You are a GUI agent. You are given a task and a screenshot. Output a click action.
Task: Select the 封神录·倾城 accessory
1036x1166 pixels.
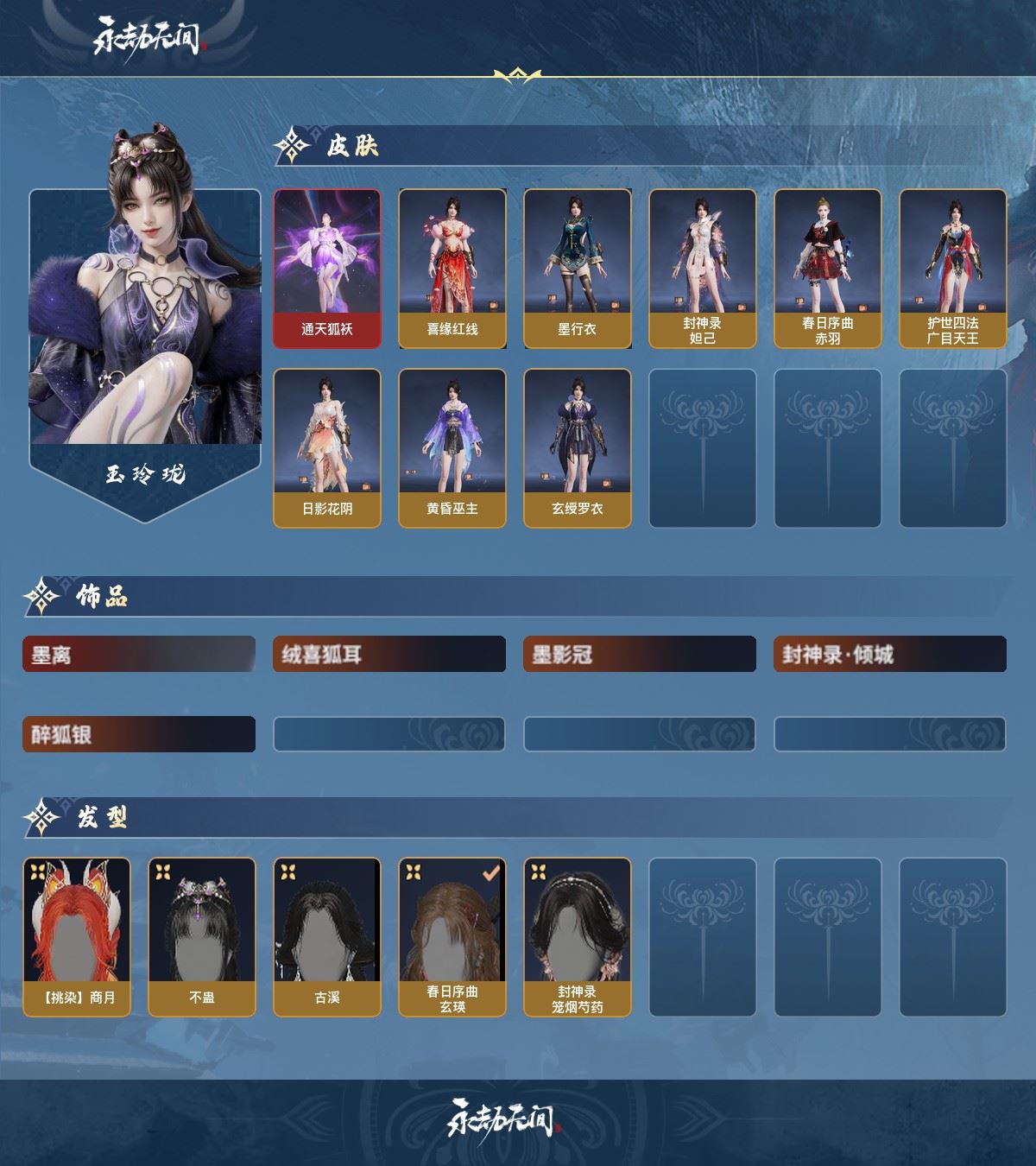890,655
